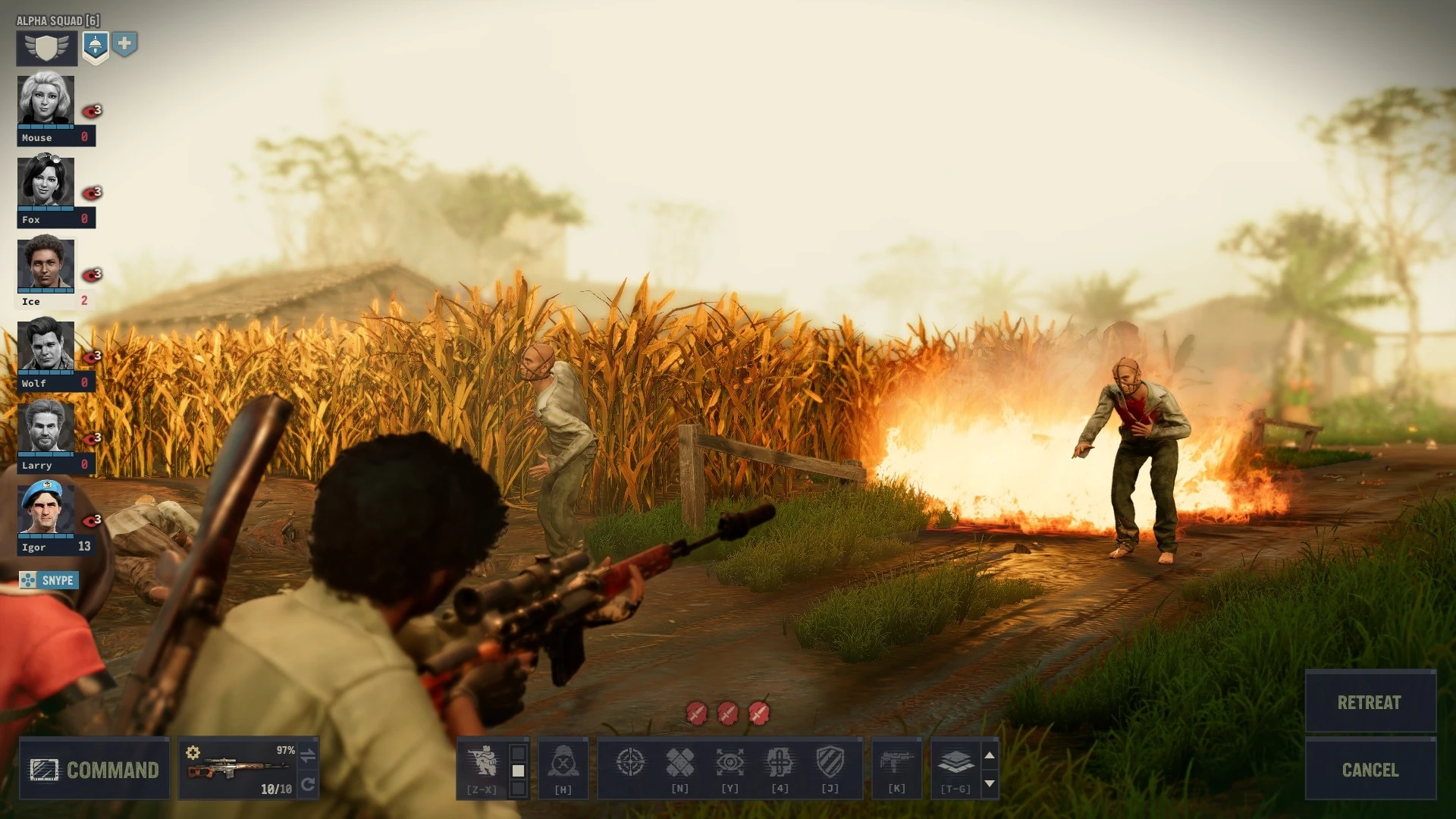
Task: Click the floor-level up arrow
Action: (x=988, y=755)
